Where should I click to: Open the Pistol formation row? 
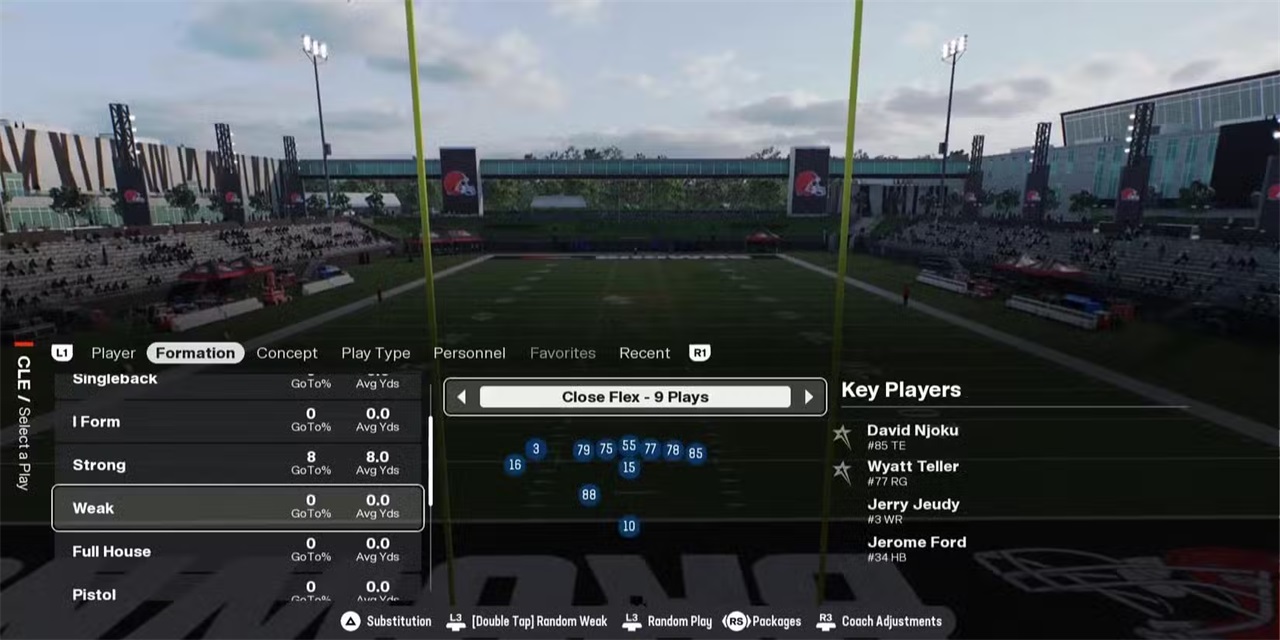pos(238,593)
